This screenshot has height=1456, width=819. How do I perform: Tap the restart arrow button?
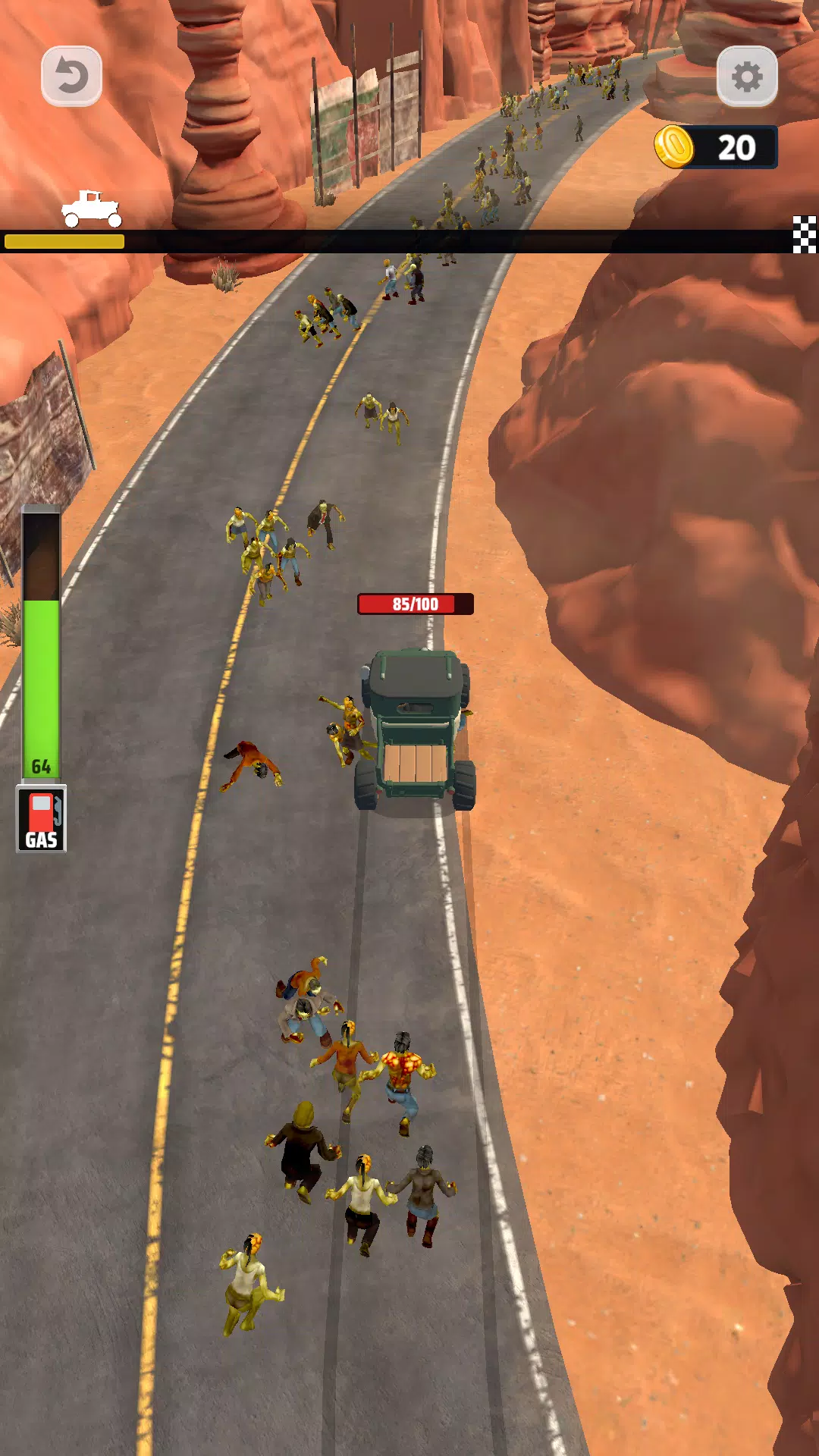click(71, 77)
